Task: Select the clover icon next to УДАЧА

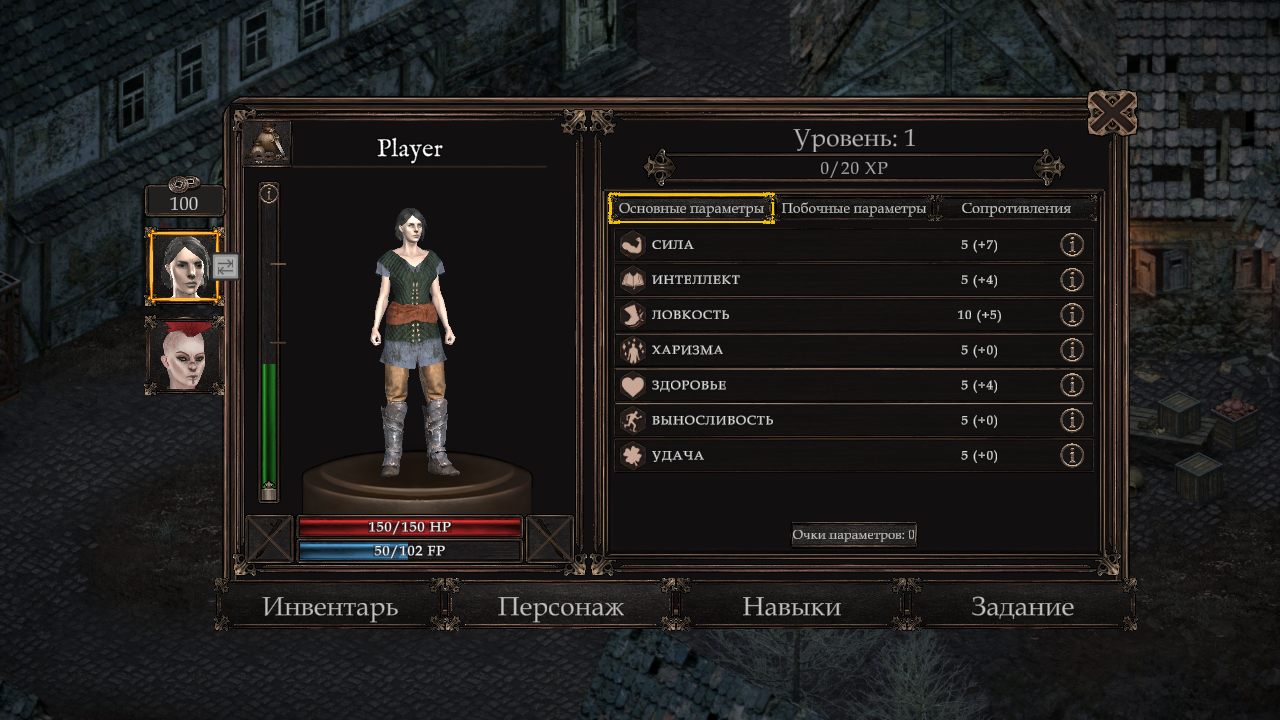Action: click(x=634, y=454)
